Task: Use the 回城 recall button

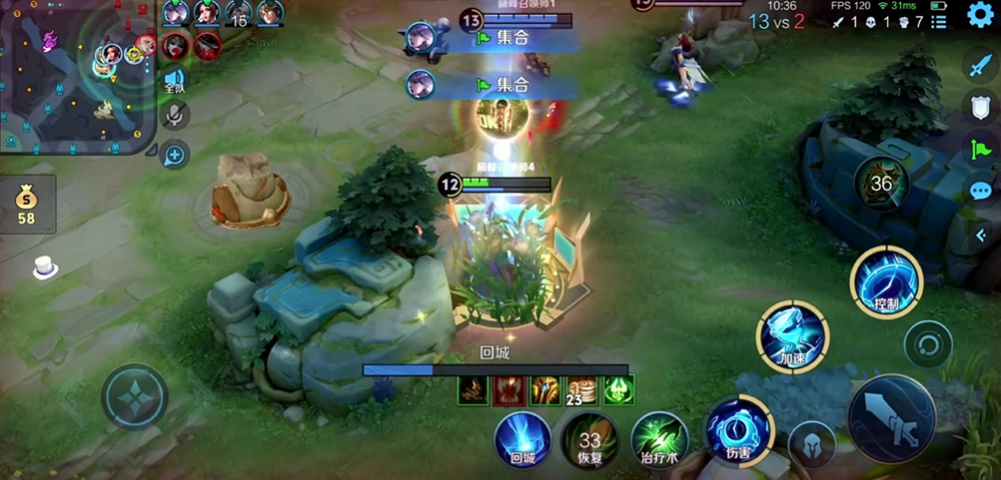Action: point(522,438)
